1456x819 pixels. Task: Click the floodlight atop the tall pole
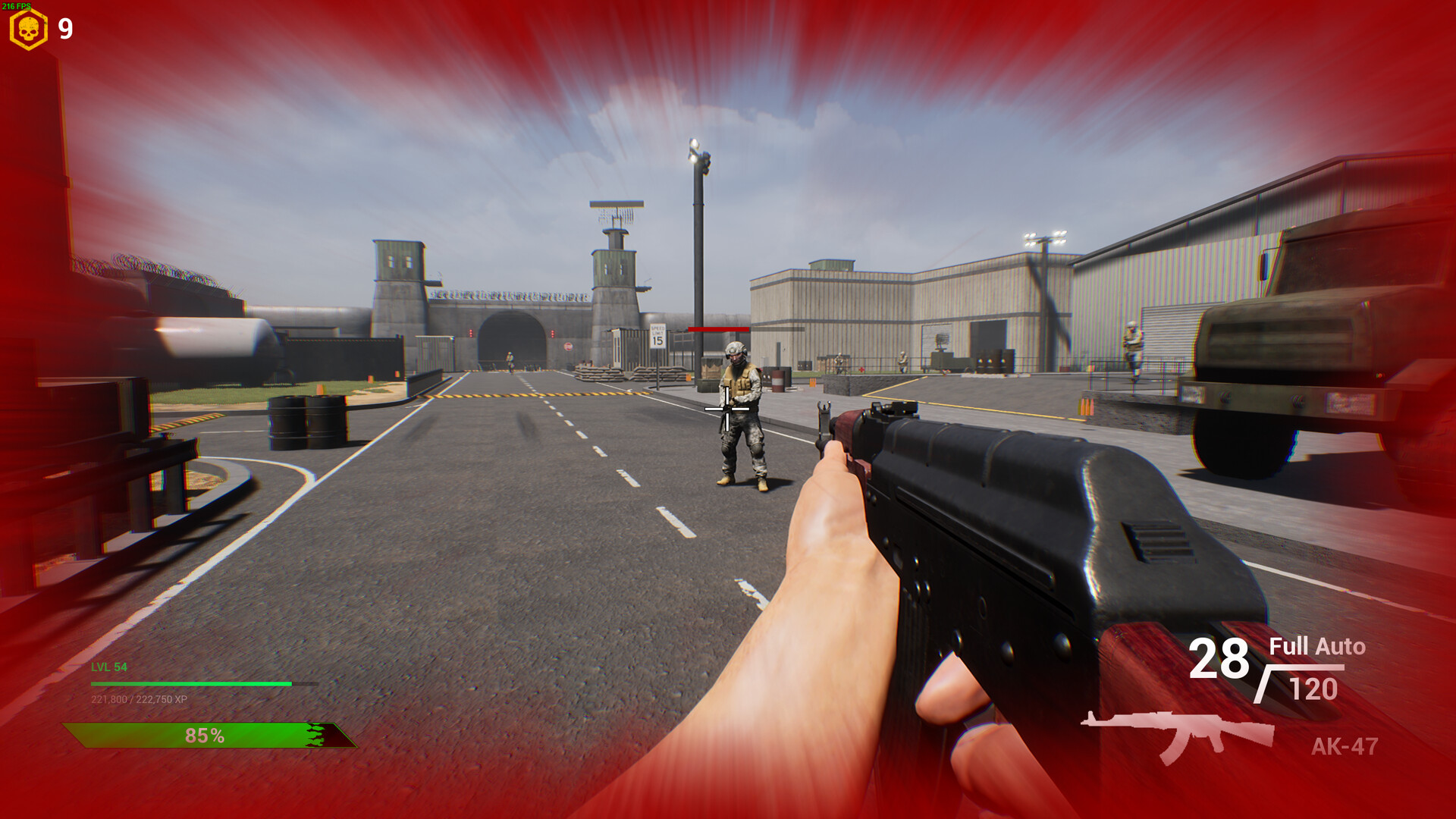[x=696, y=148]
